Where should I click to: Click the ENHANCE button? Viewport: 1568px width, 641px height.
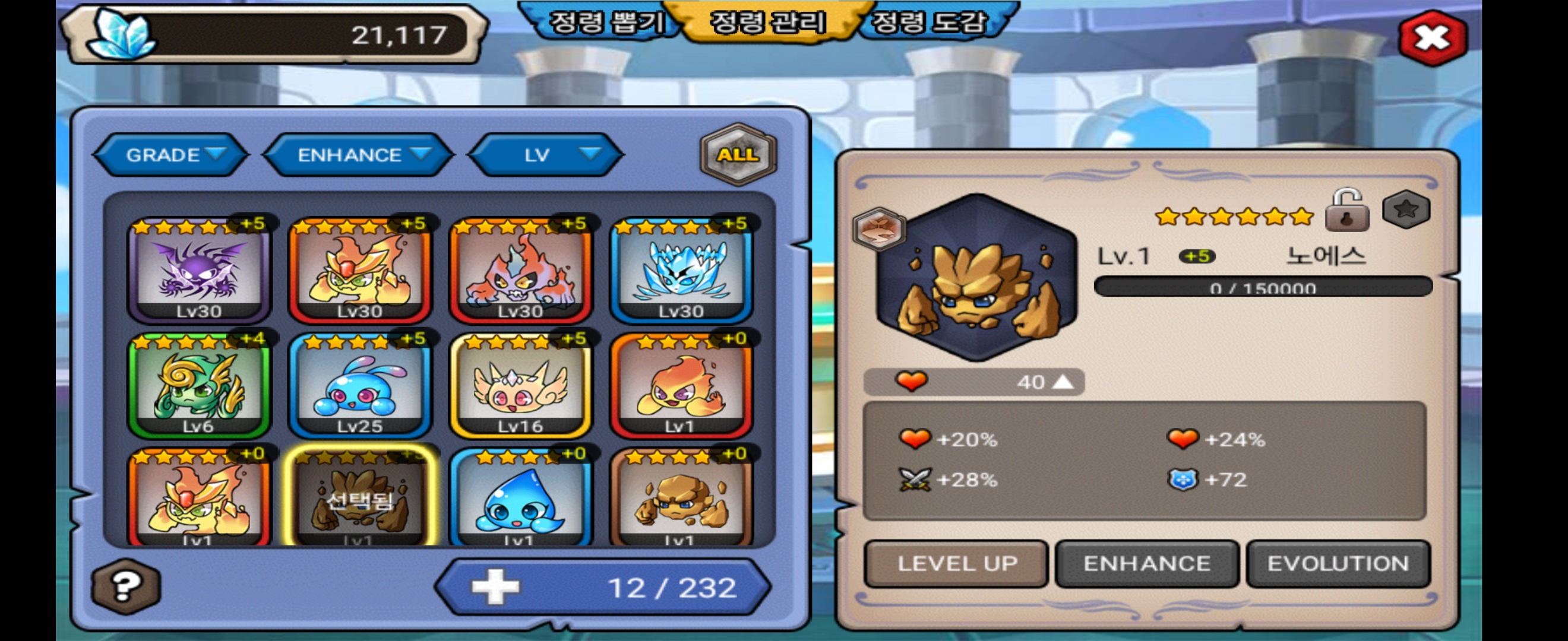pyautogui.click(x=1147, y=564)
